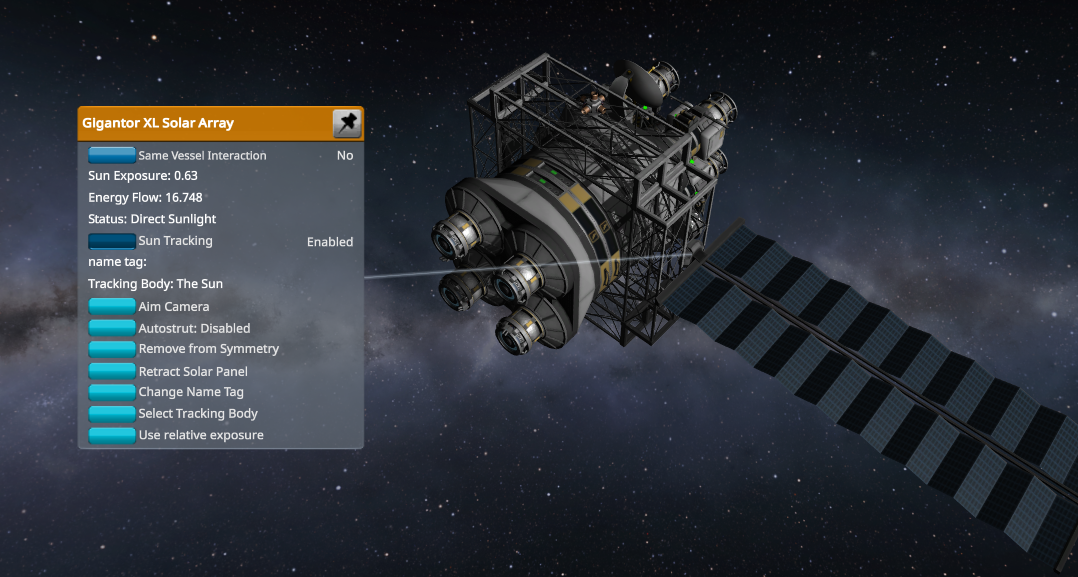Activate Use relative exposure
Viewport: 1078px width, 577px height.
[112, 435]
